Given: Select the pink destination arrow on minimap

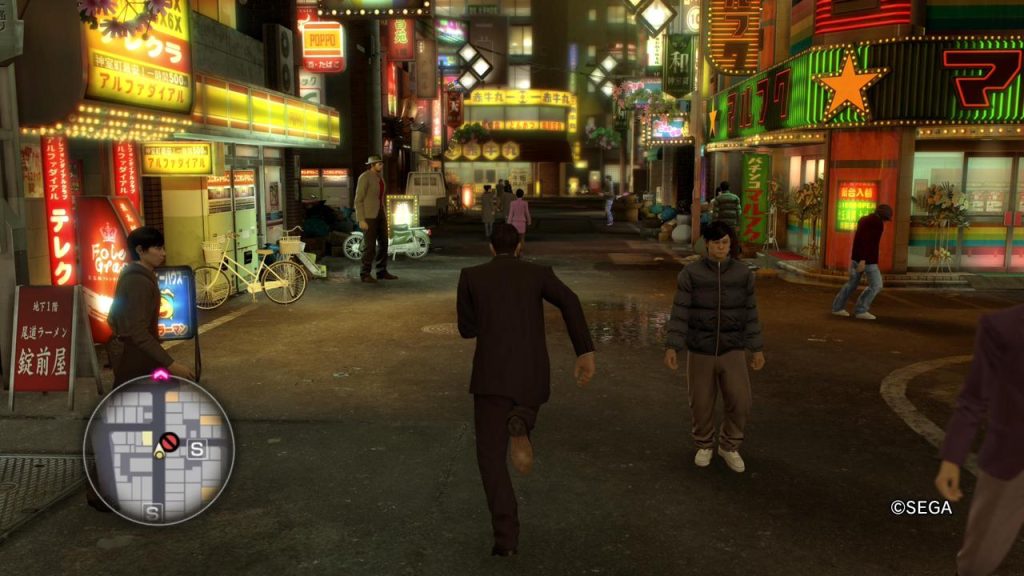Looking at the screenshot, I should pyautogui.click(x=160, y=375).
